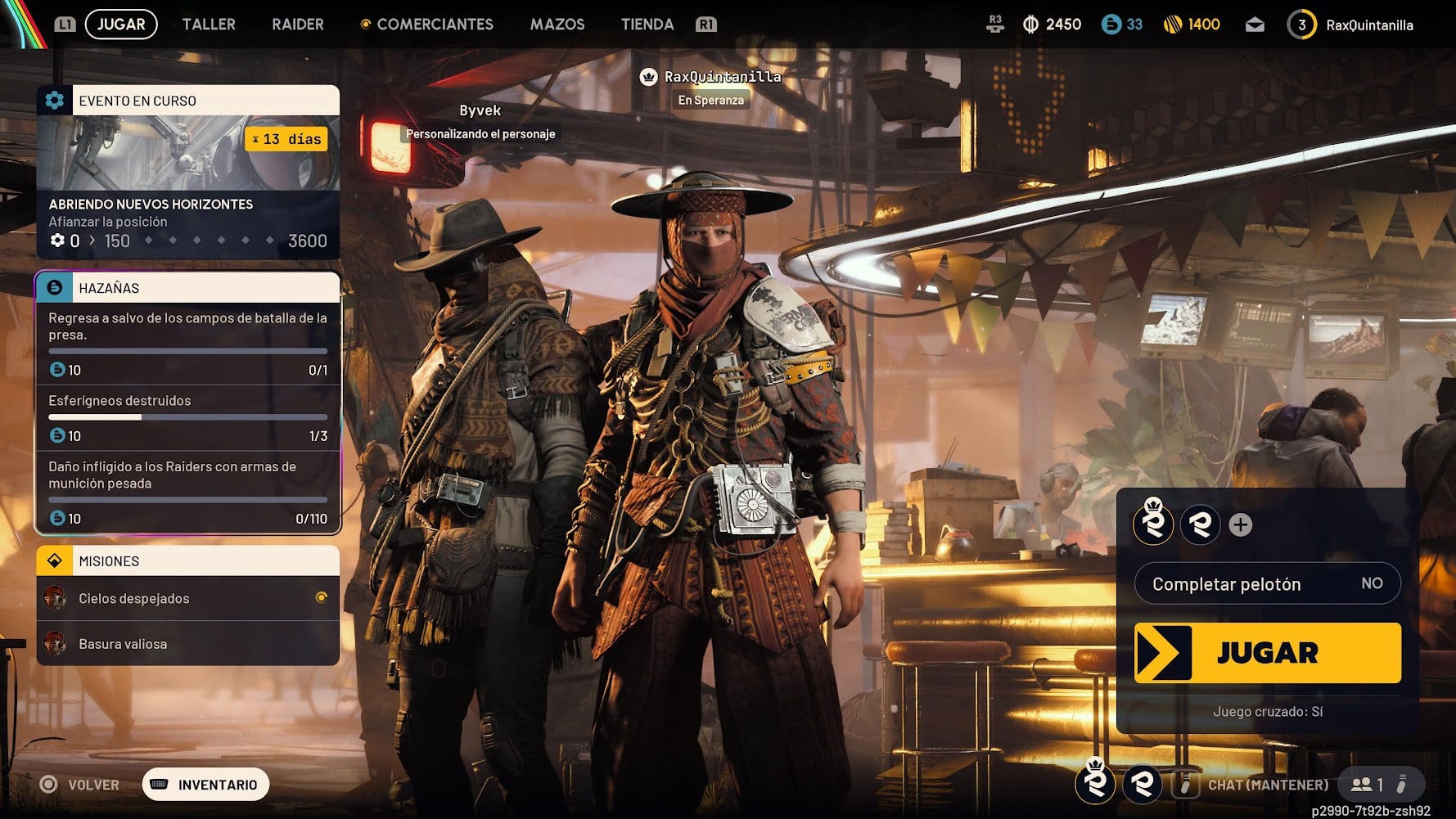Open the TIENDA tab
1456x819 pixels.
coord(647,25)
